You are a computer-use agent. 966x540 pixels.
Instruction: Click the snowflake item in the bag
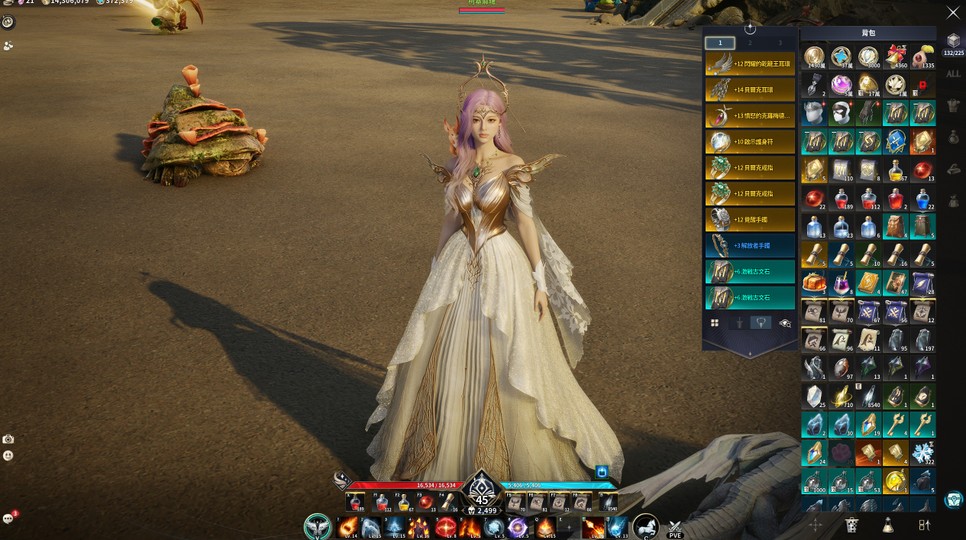(923, 454)
